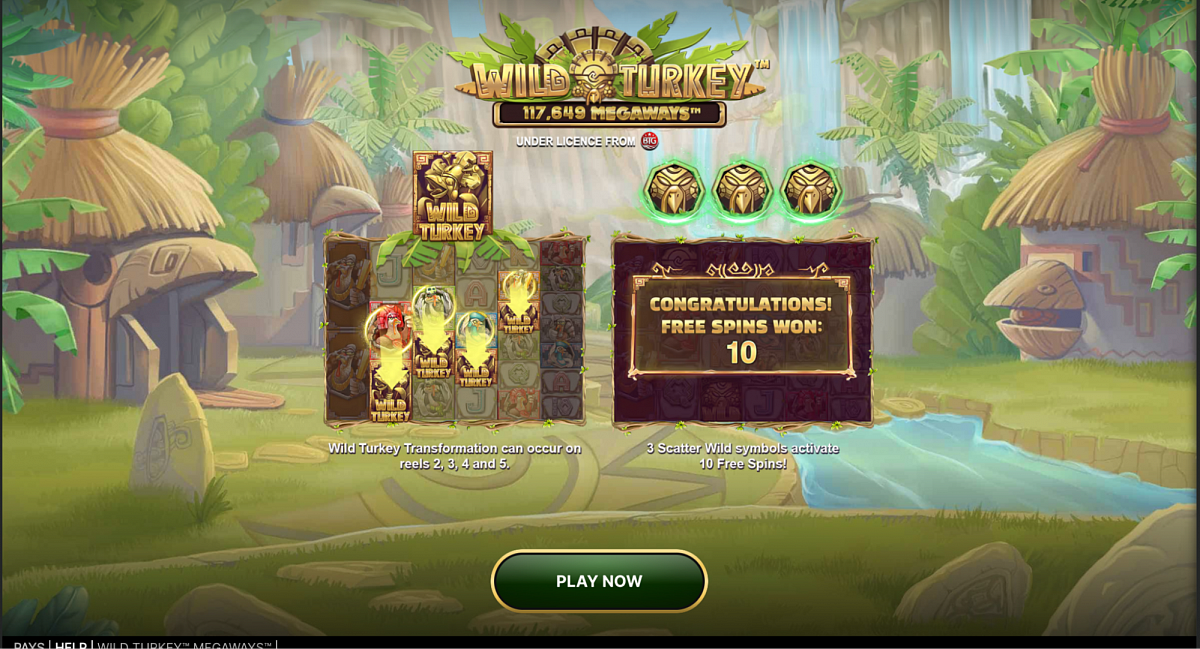Open the Help link
The image size is (1200, 649).
coord(70,645)
